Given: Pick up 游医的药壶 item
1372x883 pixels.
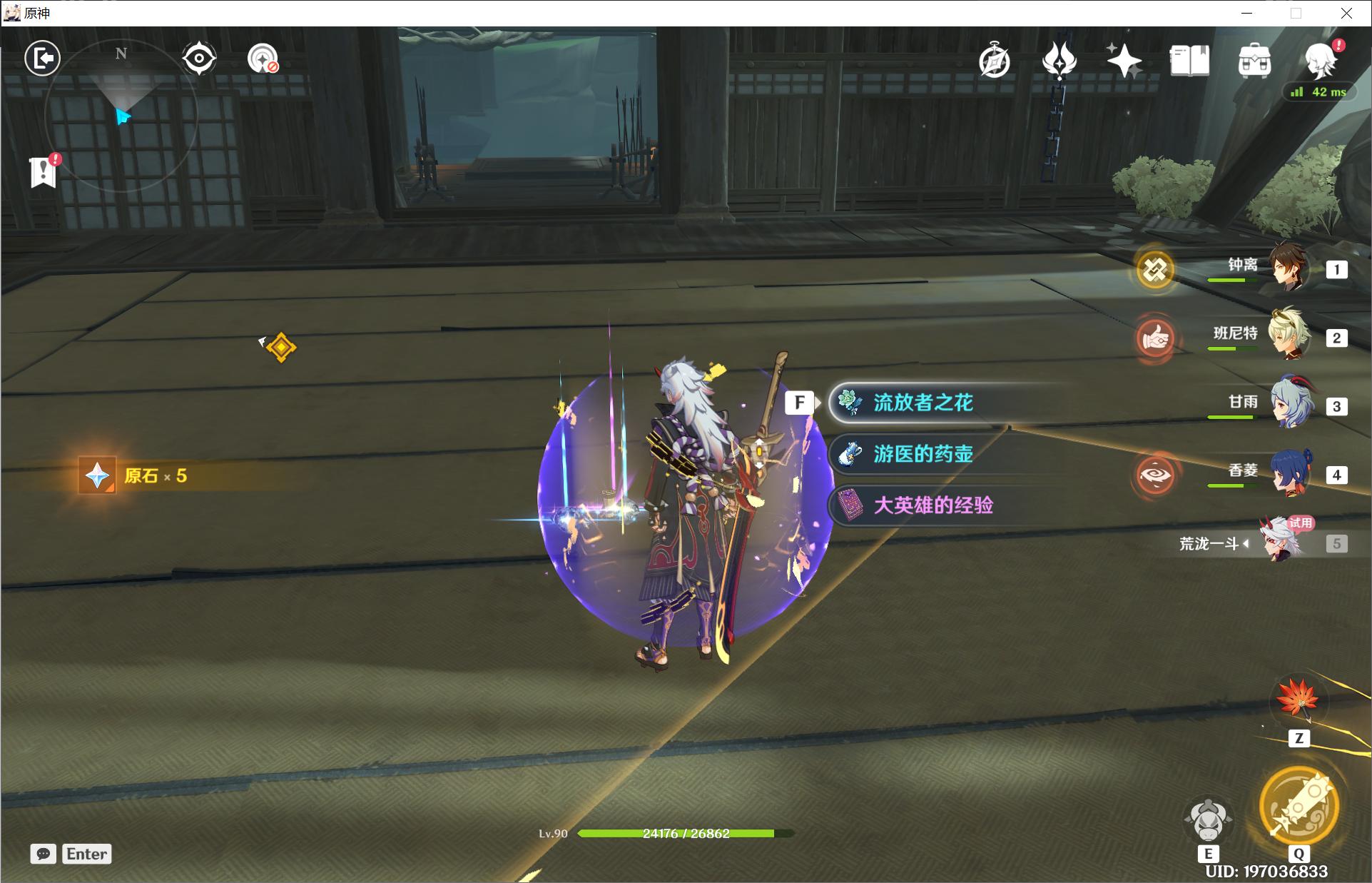Looking at the screenshot, I should pyautogui.click(x=923, y=454).
